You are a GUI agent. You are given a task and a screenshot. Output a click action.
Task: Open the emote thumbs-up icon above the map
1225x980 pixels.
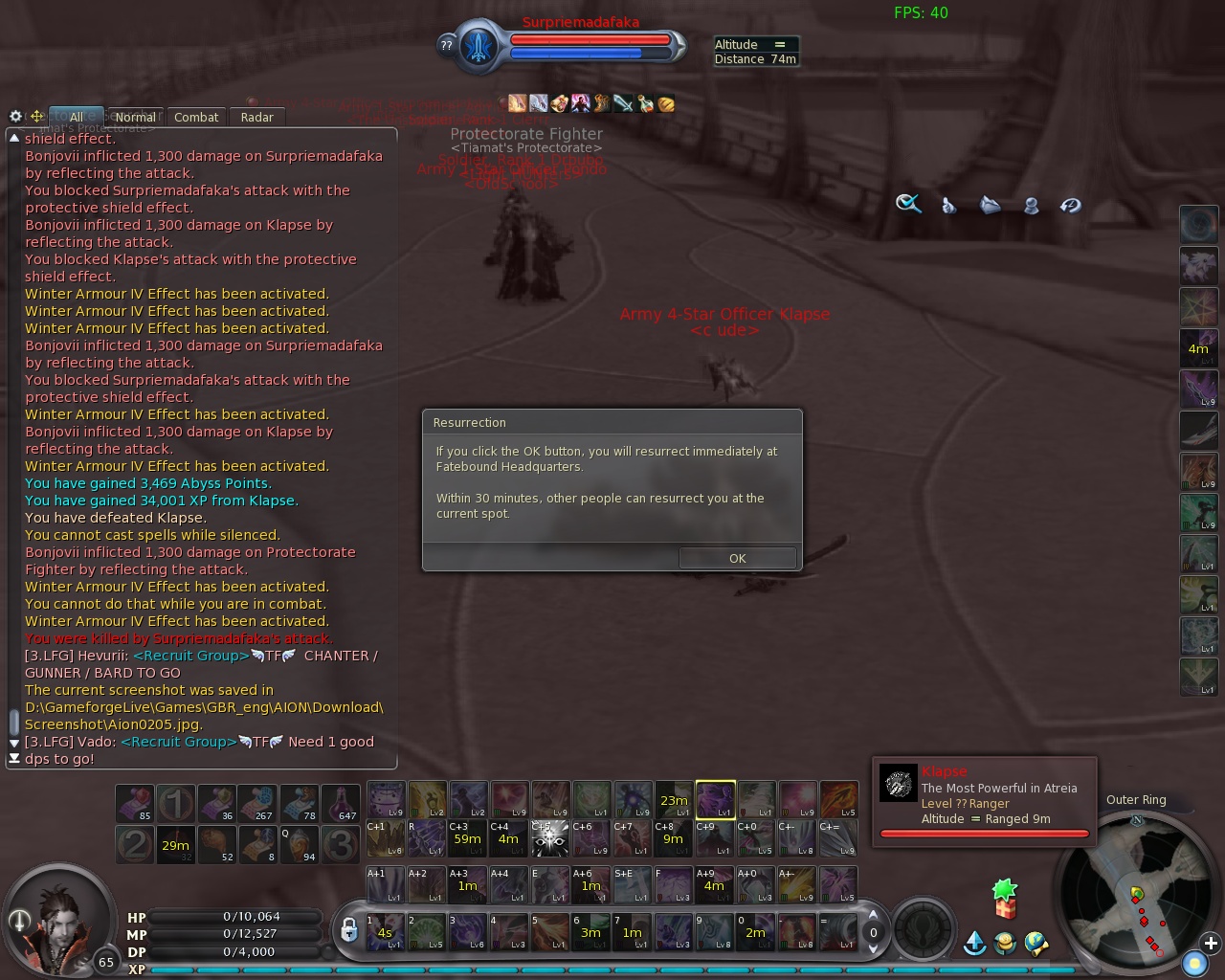(x=948, y=205)
